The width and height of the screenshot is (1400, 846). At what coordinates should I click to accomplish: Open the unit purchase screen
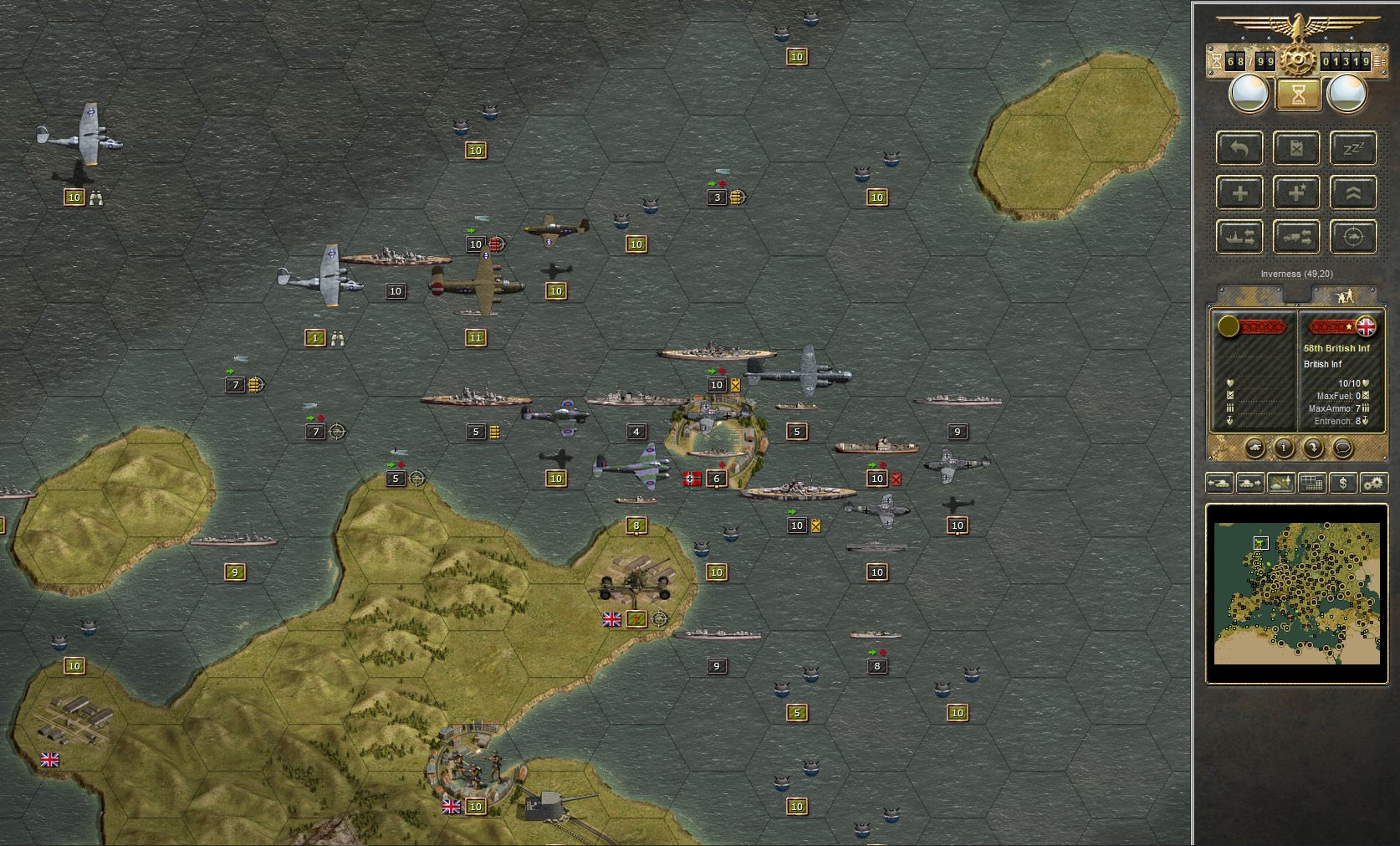[1342, 483]
